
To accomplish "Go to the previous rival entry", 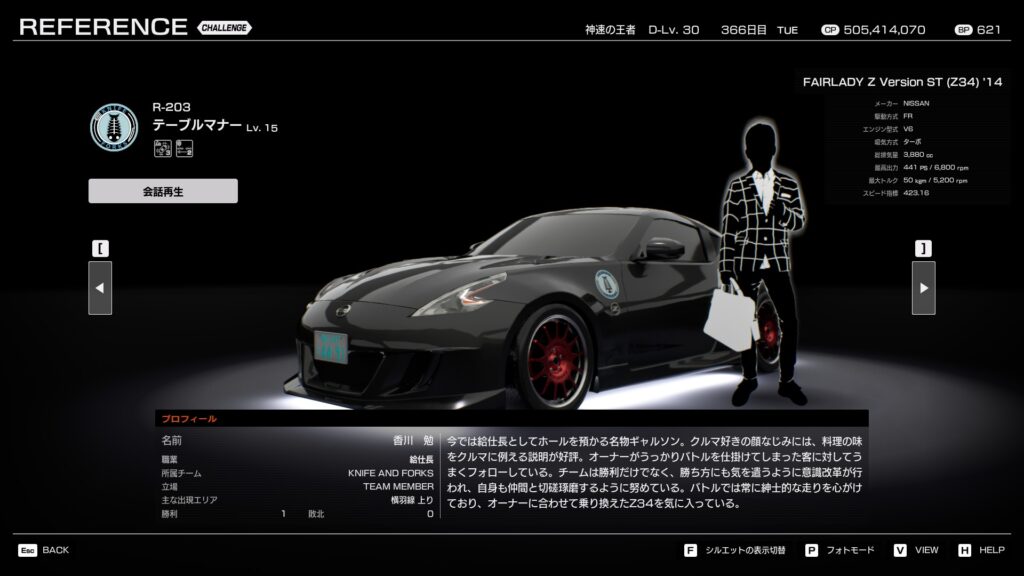I will [x=100, y=288].
